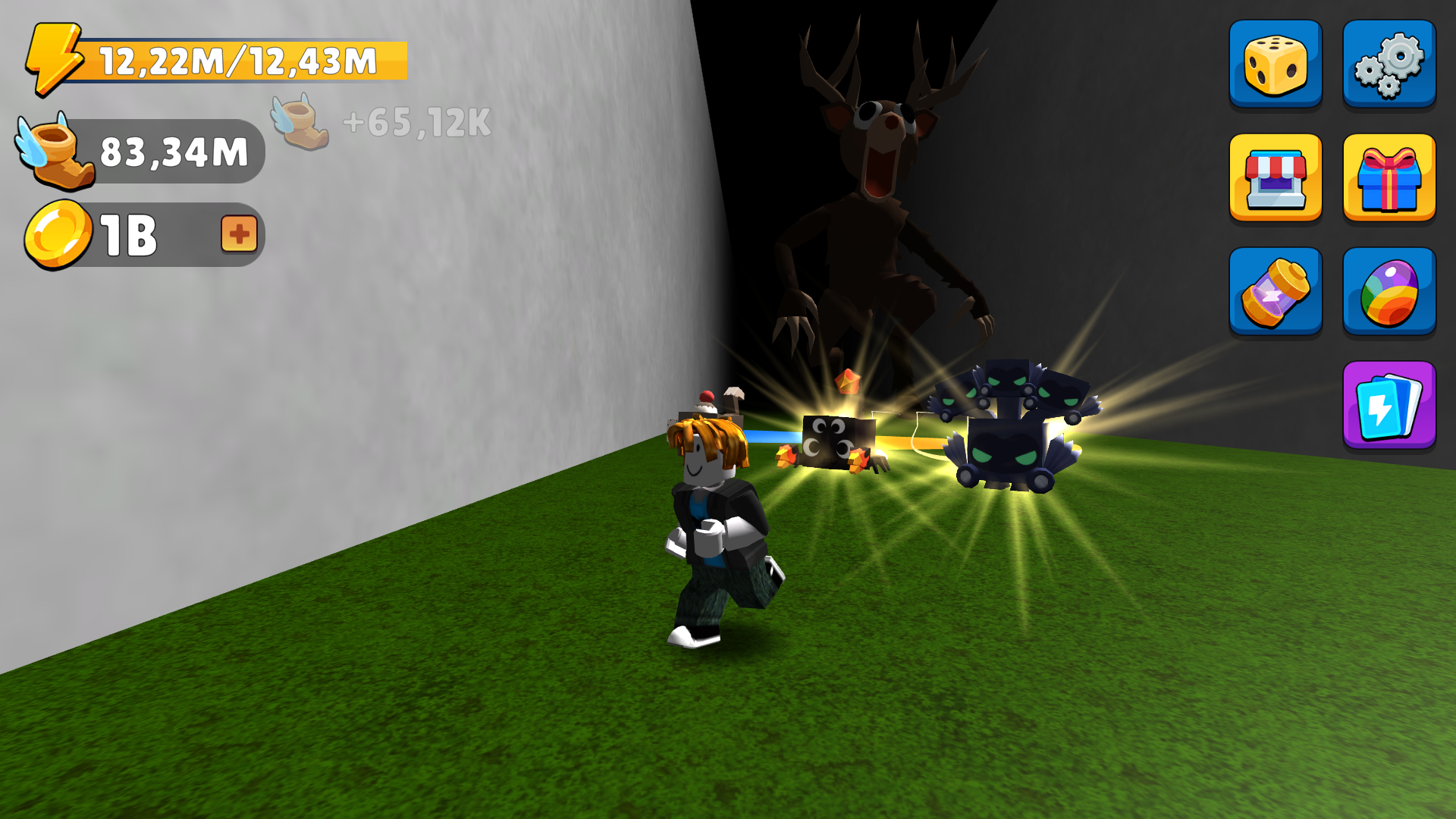Open the rainbow egg hatching menu
This screenshot has width=1456, height=819.
coord(1389,291)
